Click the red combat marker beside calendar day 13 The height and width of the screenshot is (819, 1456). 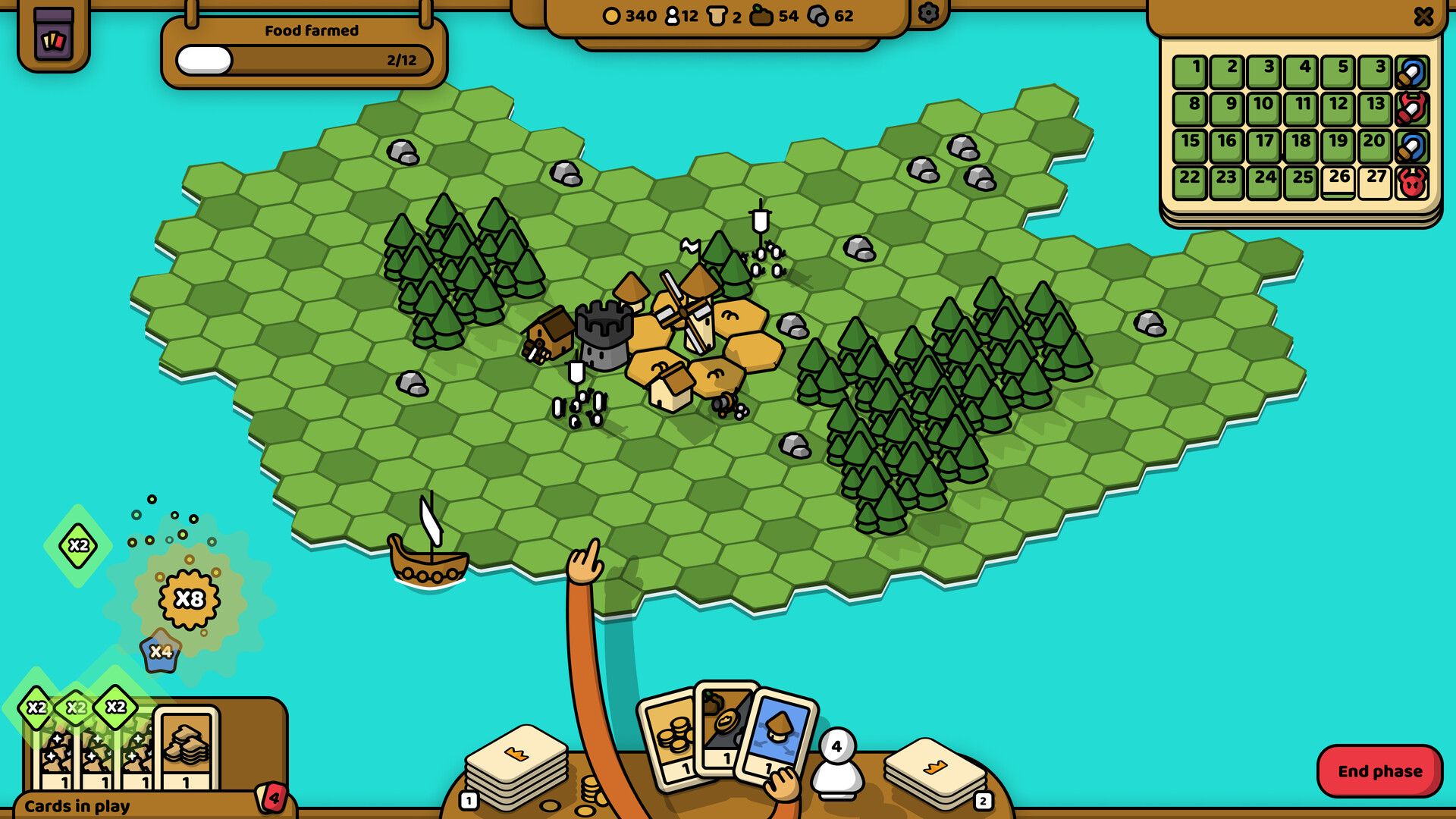click(x=1412, y=107)
